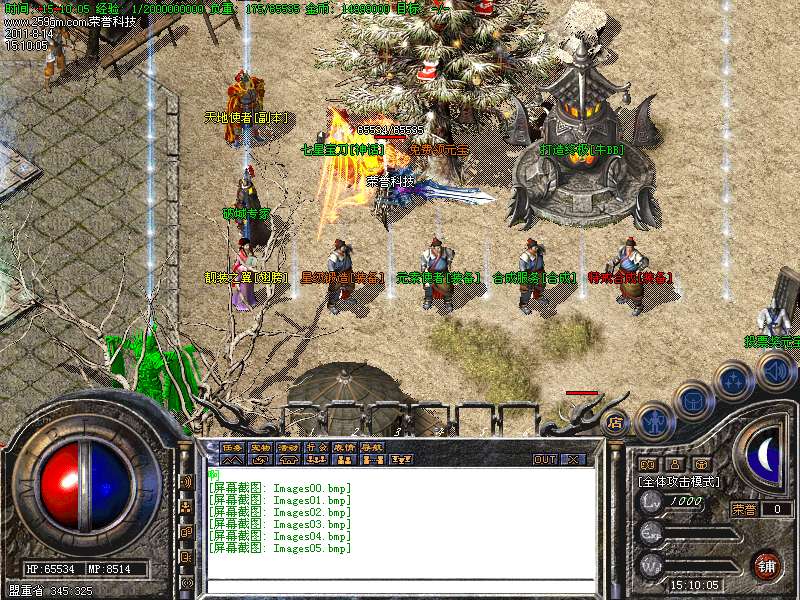The width and height of the screenshot is (800, 600).
Task: Click the red 铺 stall button
Action: coord(767,566)
